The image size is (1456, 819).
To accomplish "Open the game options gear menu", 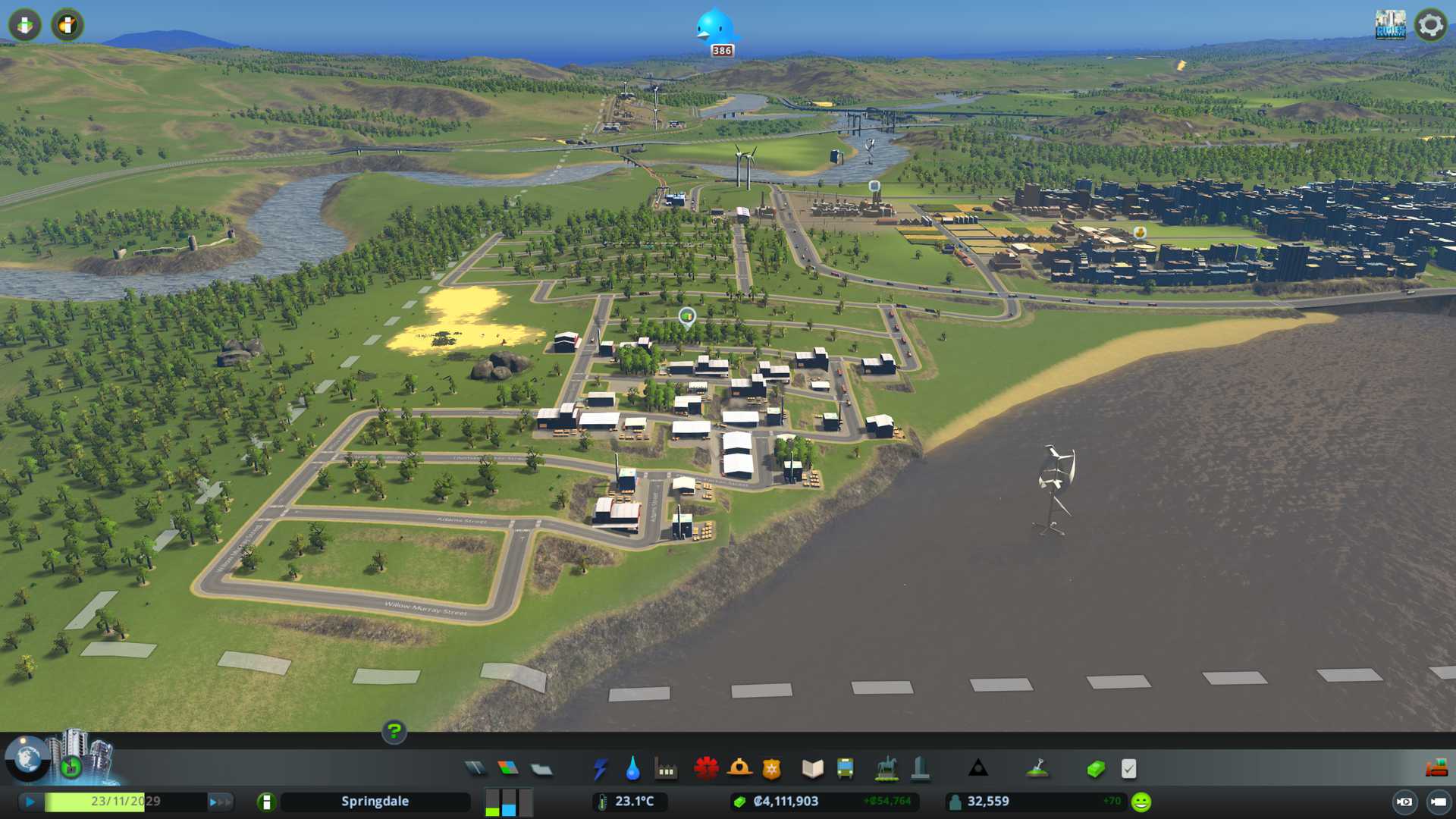I will [x=1430, y=25].
